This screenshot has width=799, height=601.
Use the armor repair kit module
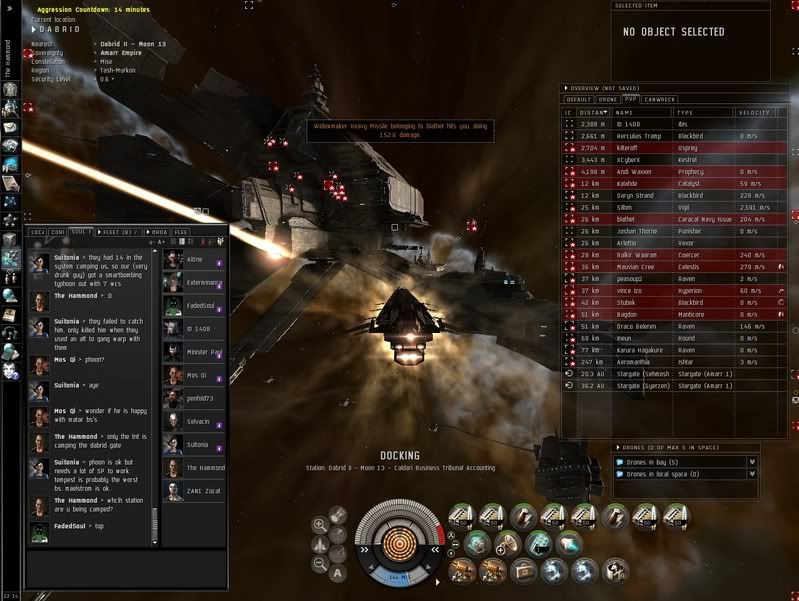pos(522,570)
